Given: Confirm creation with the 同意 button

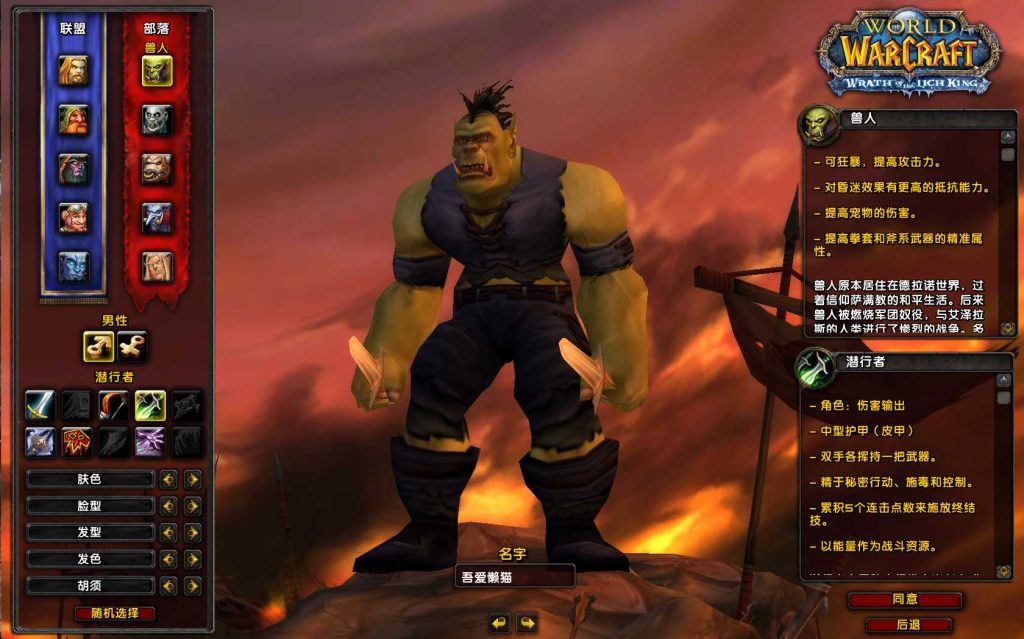Looking at the screenshot, I should [905, 600].
